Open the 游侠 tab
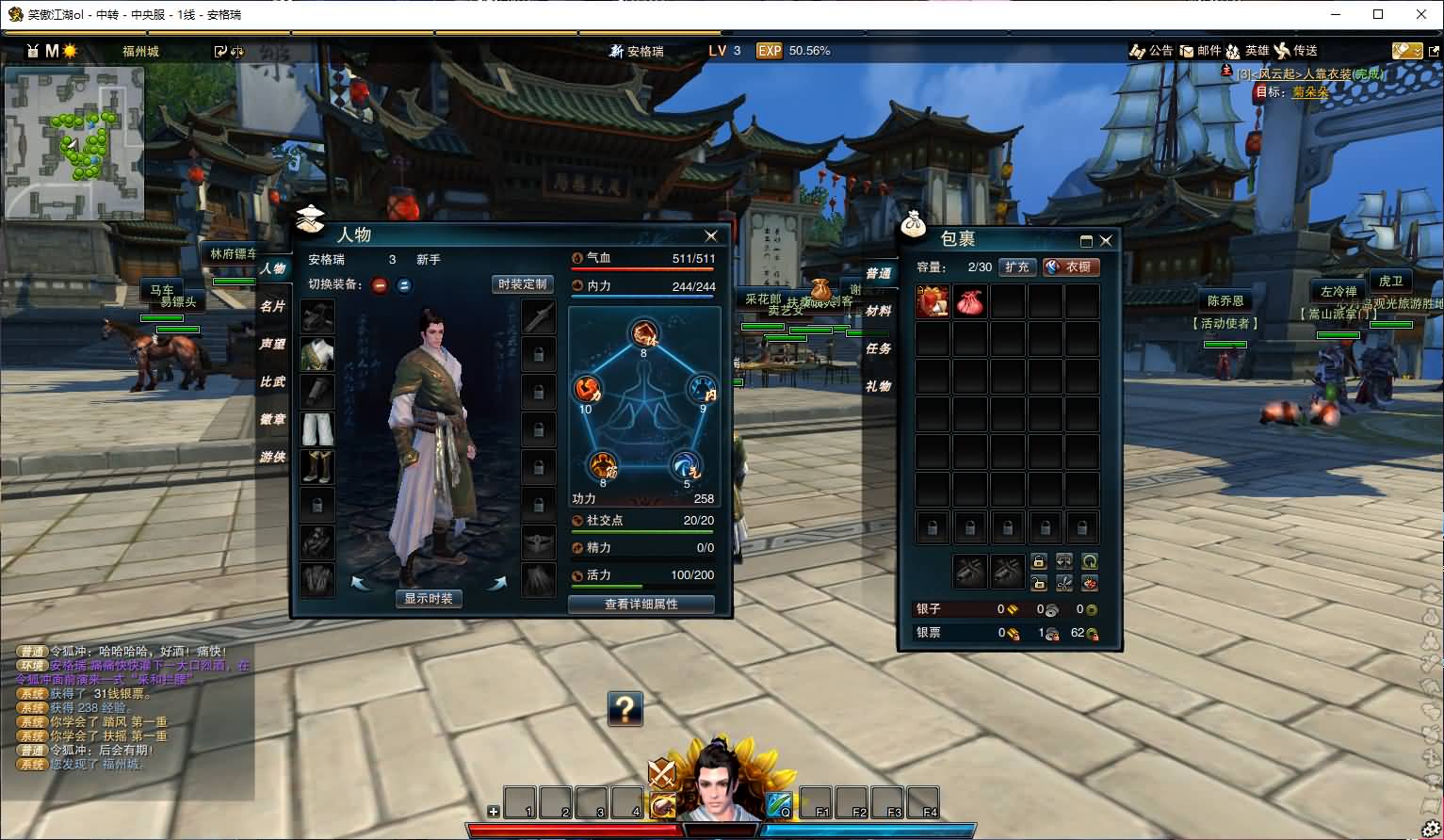The height and width of the screenshot is (840, 1444). tap(272, 457)
